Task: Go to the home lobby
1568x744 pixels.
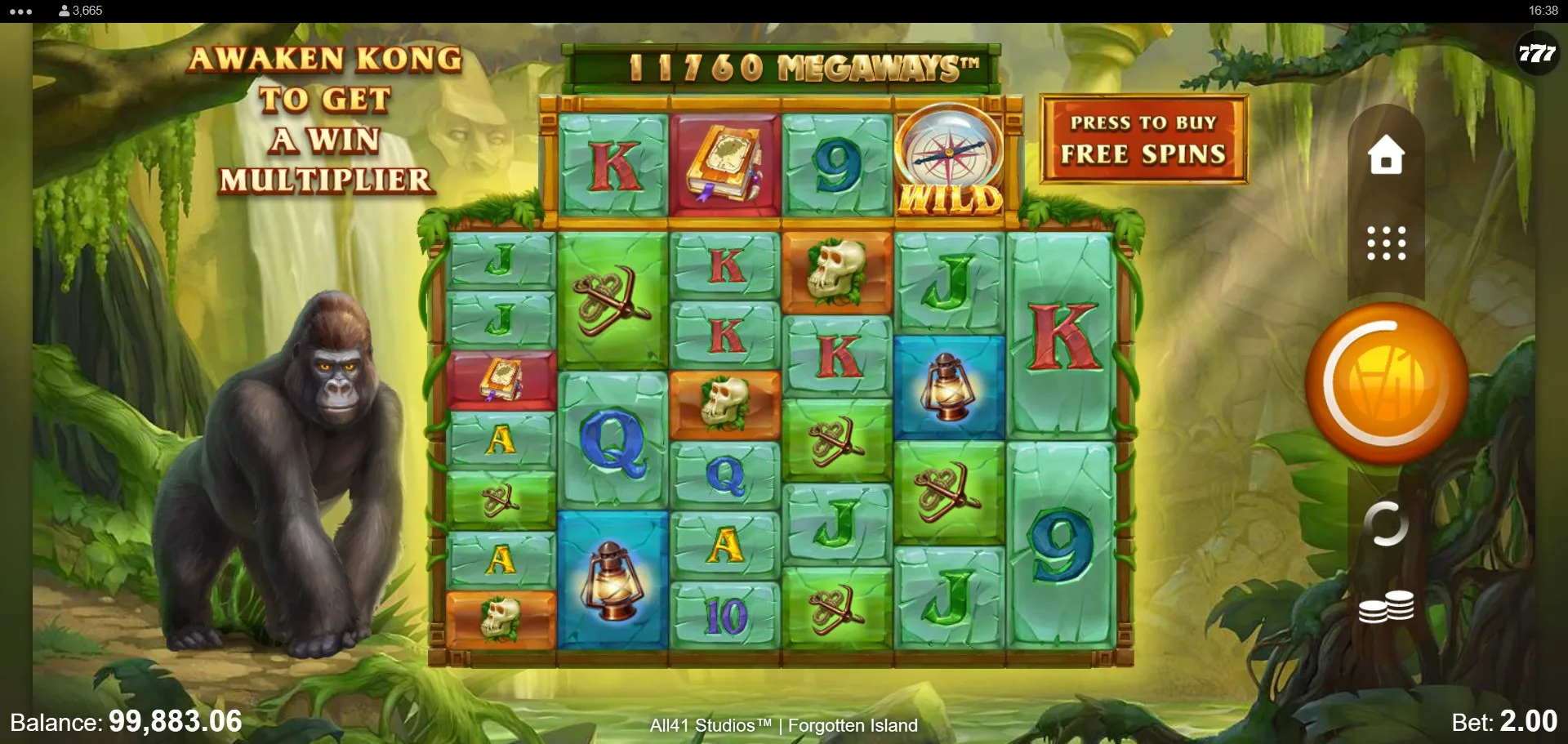Action: pyautogui.click(x=1386, y=154)
